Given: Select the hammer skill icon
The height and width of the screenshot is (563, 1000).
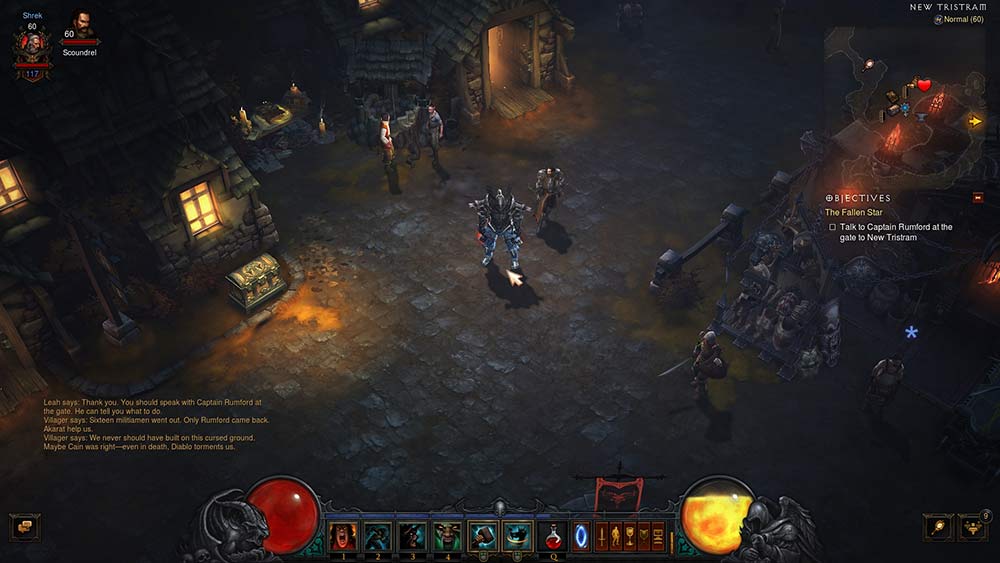Looking at the screenshot, I should click(x=482, y=535).
